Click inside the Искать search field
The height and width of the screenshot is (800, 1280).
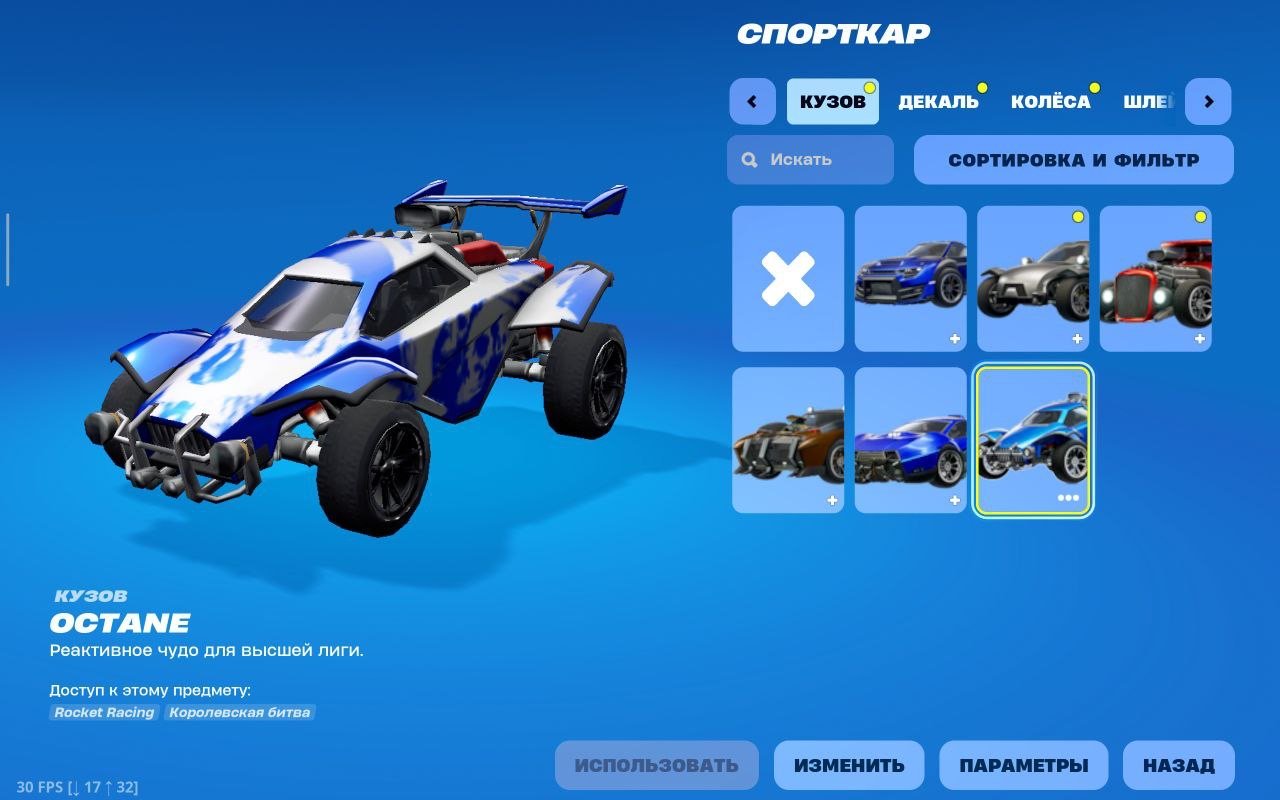820,160
